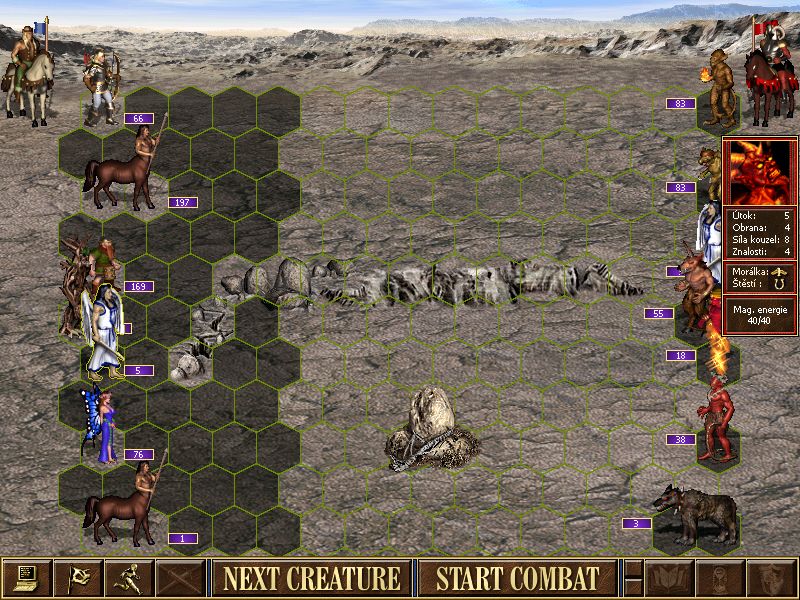Choose the hourglass wait button
Screen dimensions: 800x600
718,578
